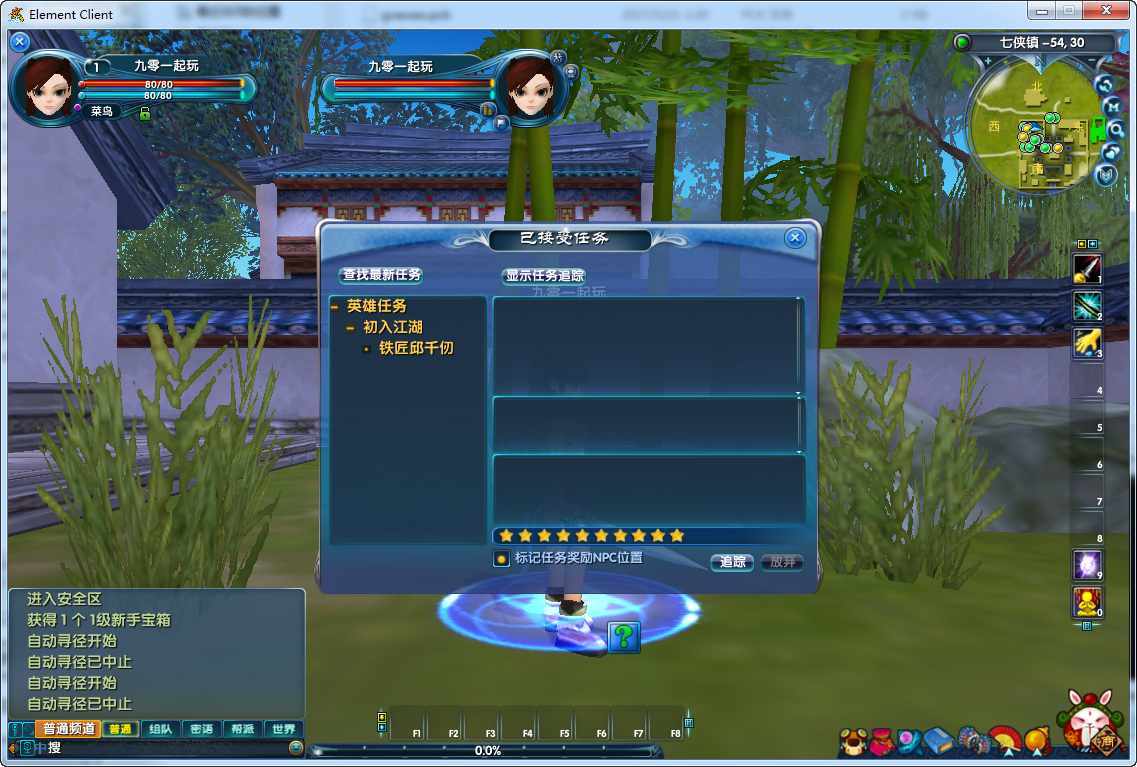Image resolution: width=1137 pixels, height=767 pixels.
Task: Click the 查找最新任务 button
Action: pos(382,275)
